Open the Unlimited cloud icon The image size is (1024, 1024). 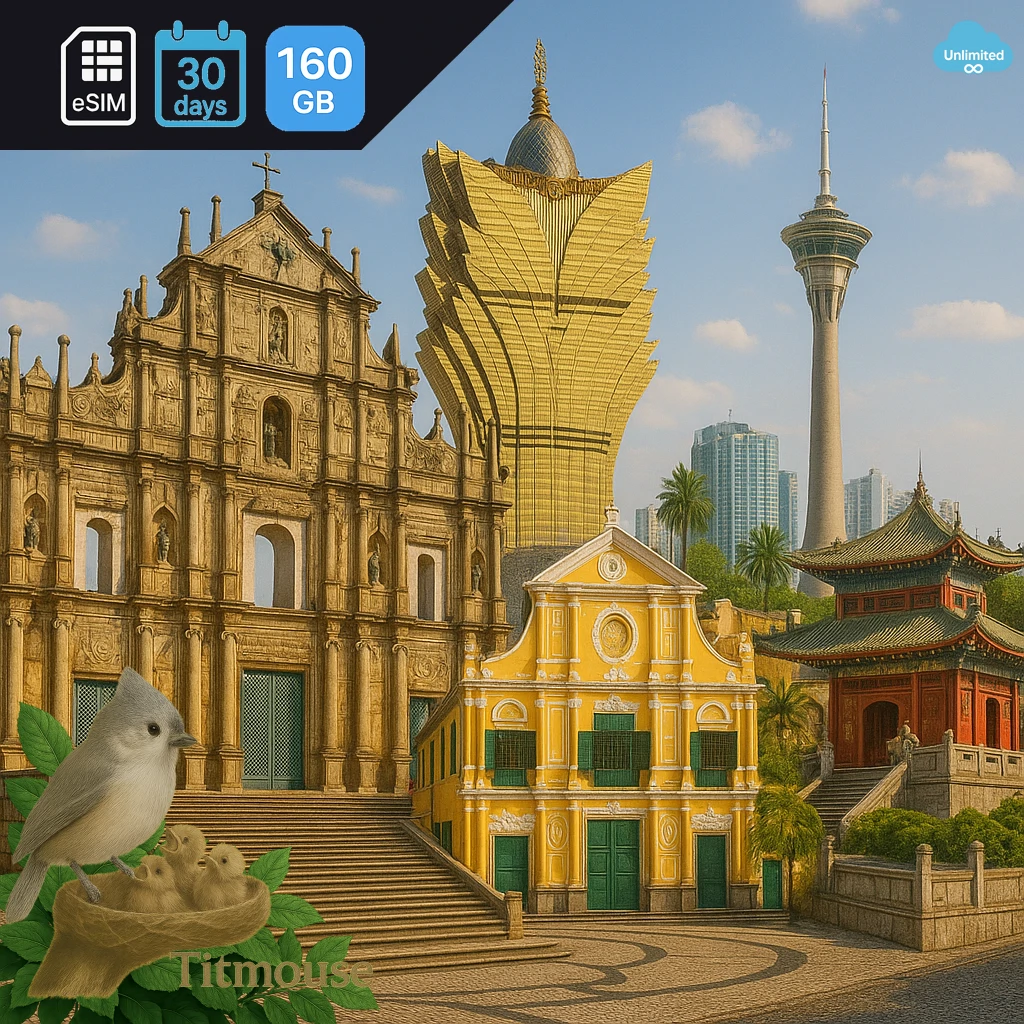tap(972, 50)
